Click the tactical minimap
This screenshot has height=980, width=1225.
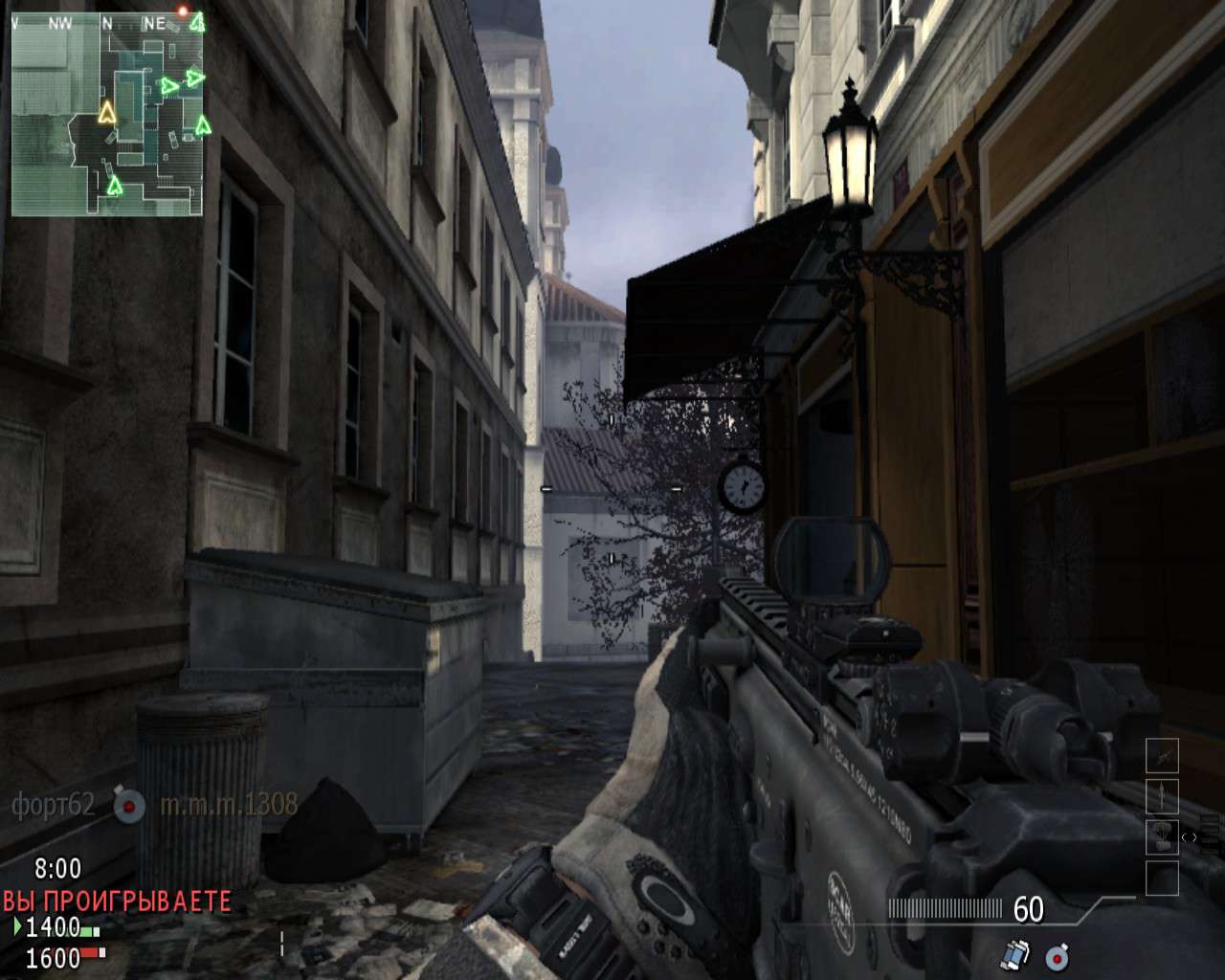[x=106, y=113]
